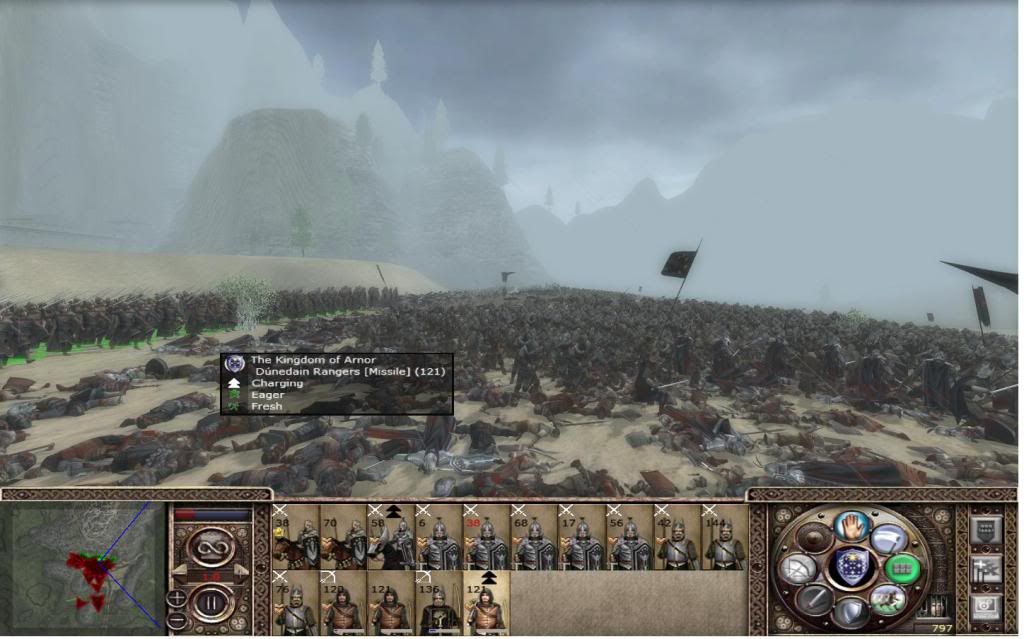Toggle the green group formation button

pos(902,568)
